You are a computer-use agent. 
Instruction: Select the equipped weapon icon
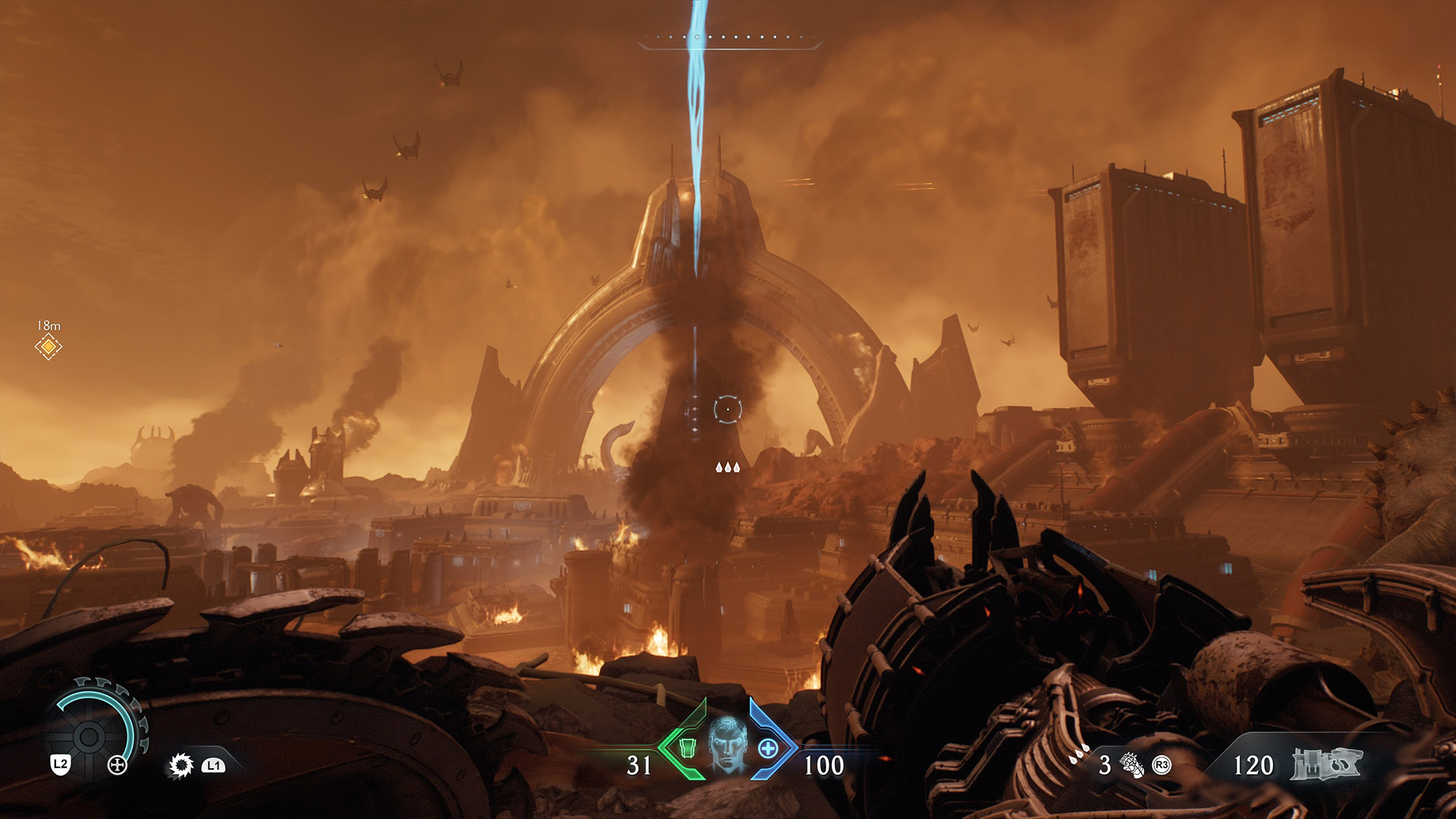click(1326, 764)
